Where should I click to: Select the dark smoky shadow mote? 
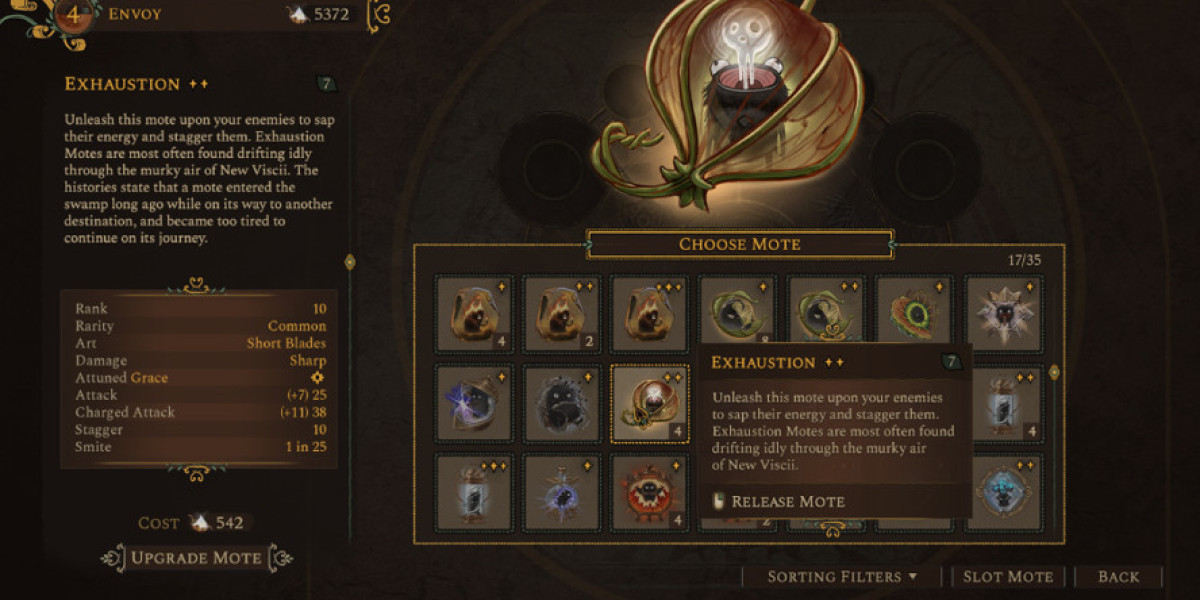pos(562,403)
